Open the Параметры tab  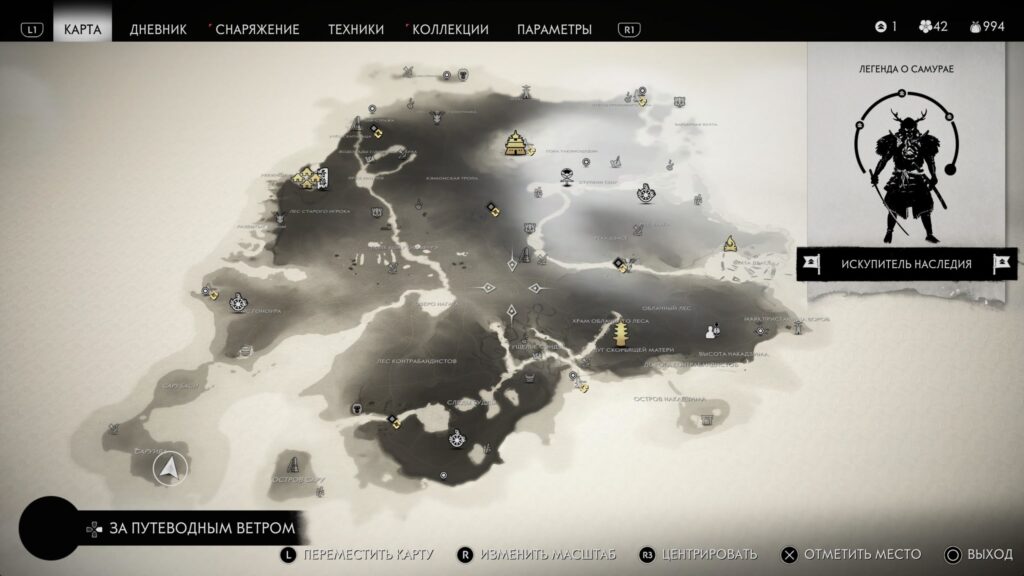[x=554, y=29]
